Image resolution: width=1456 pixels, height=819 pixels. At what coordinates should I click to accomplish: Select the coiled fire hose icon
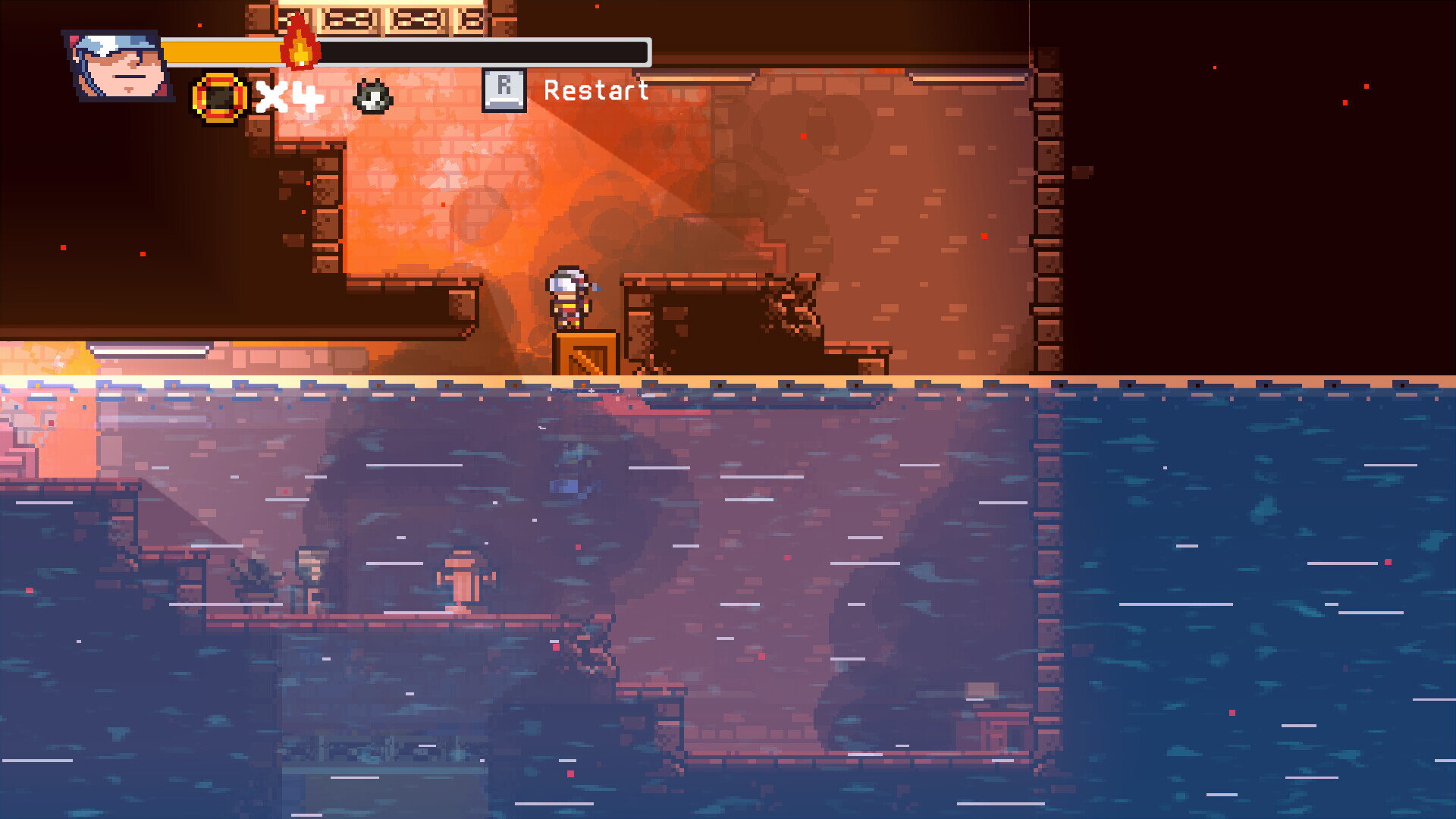(x=219, y=97)
